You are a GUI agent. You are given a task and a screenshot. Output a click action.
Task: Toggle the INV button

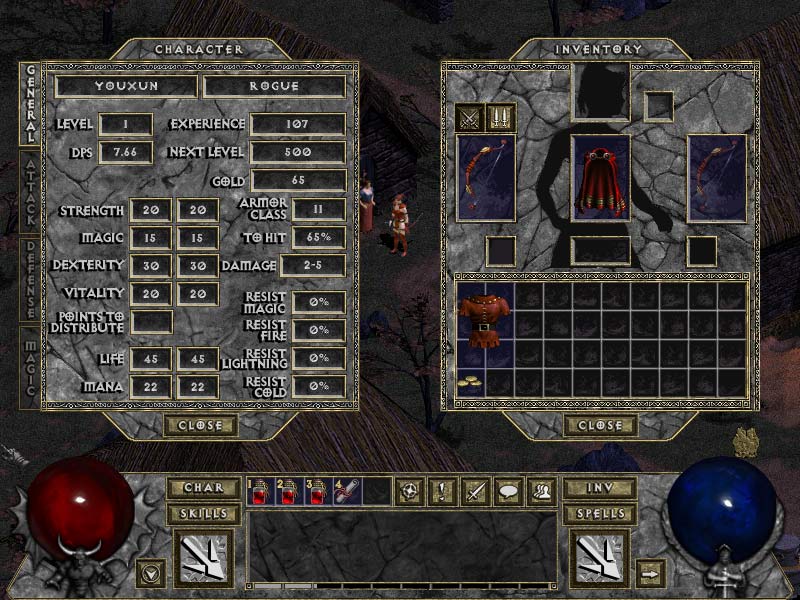600,488
